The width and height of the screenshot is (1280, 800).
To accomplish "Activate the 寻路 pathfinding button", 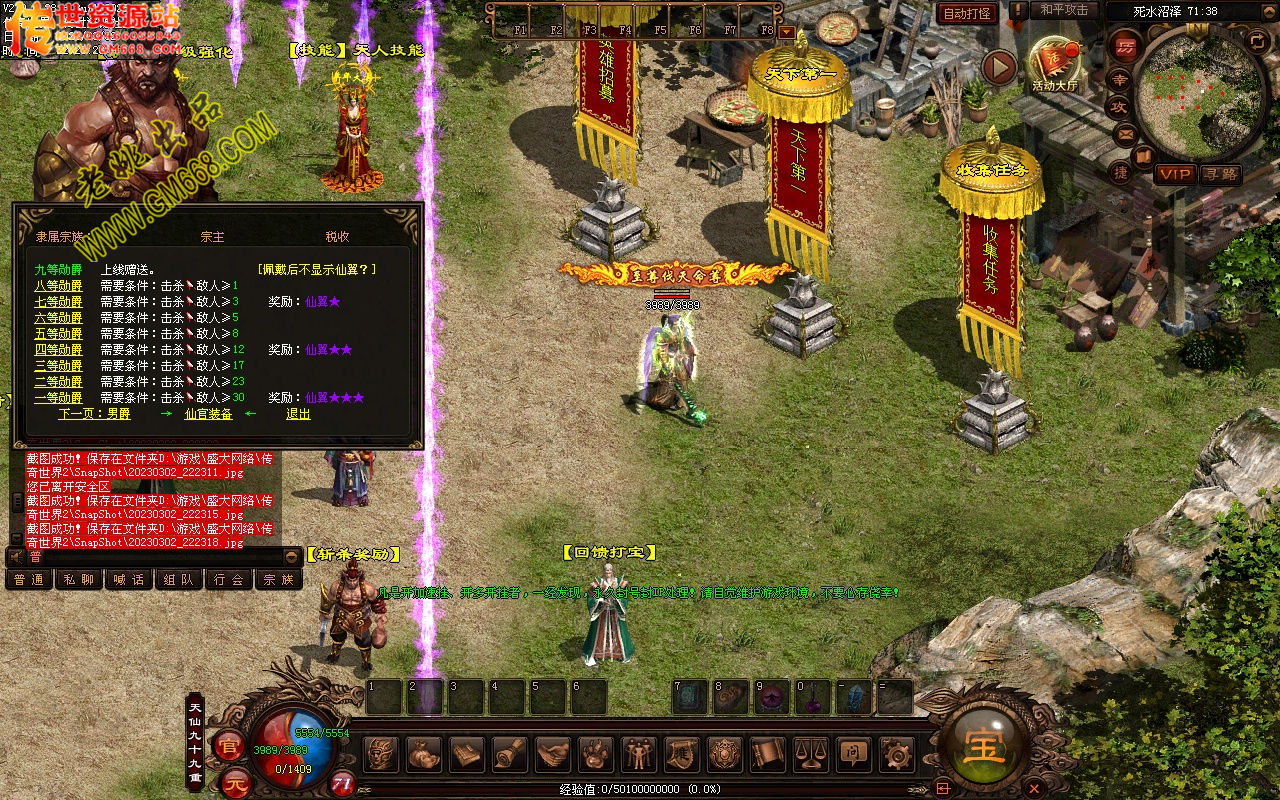I will click(1220, 174).
